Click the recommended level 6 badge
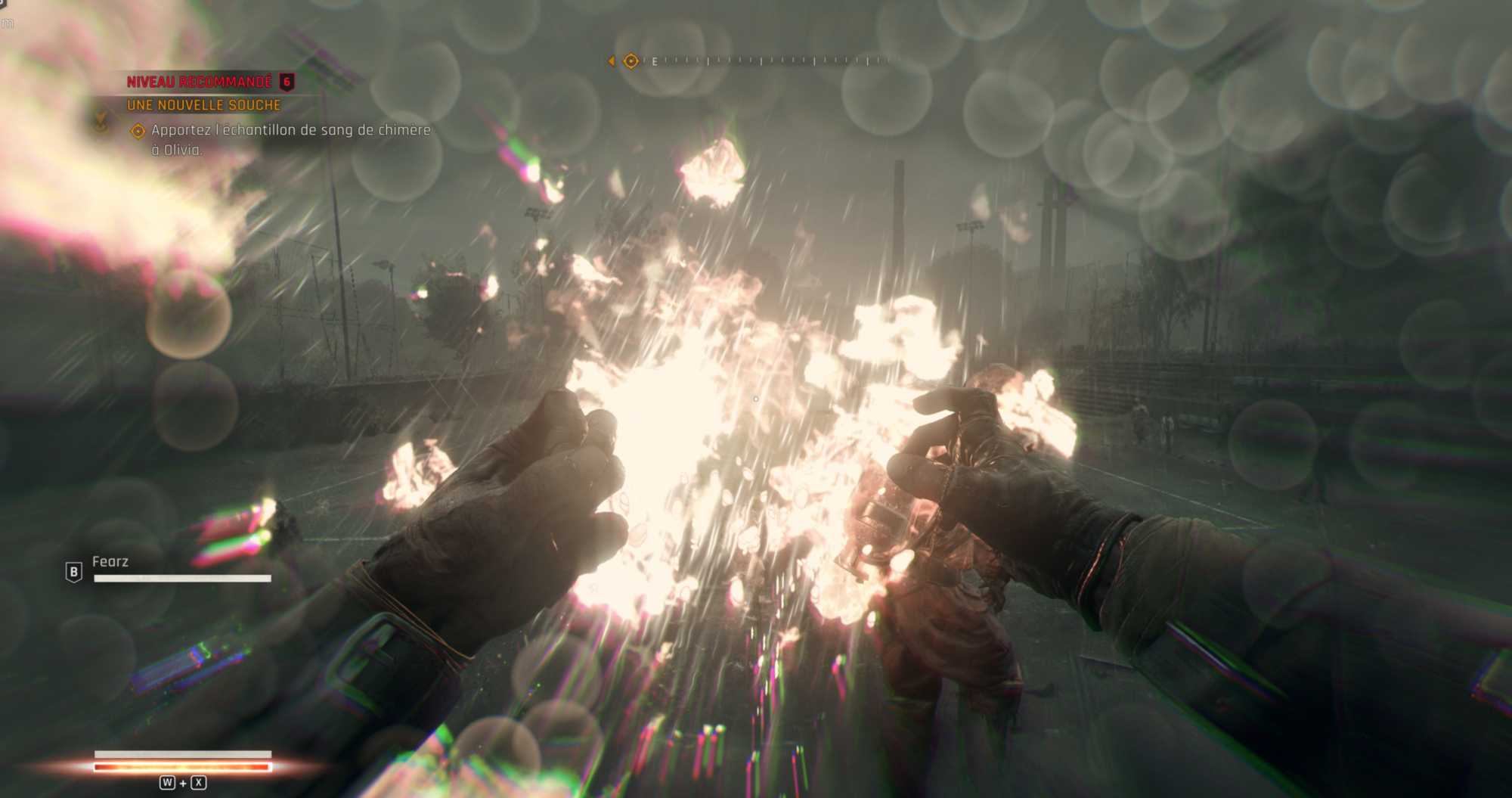The width and height of the screenshot is (1512, 798). tap(287, 82)
